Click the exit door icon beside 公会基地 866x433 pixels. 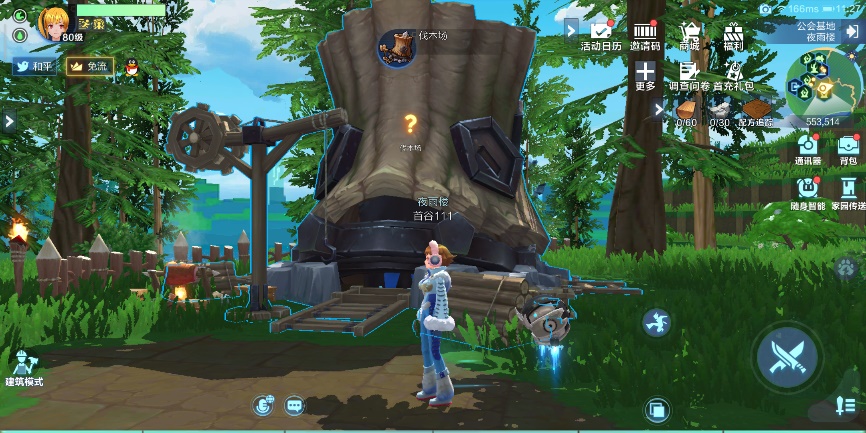[851, 31]
